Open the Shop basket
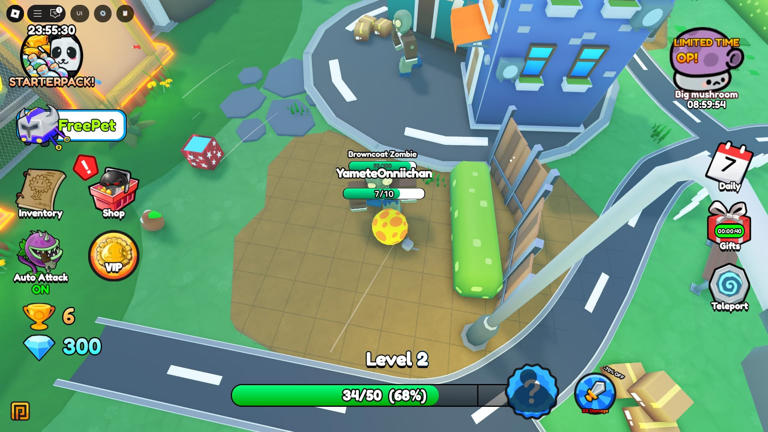The image size is (768, 432). point(113,192)
